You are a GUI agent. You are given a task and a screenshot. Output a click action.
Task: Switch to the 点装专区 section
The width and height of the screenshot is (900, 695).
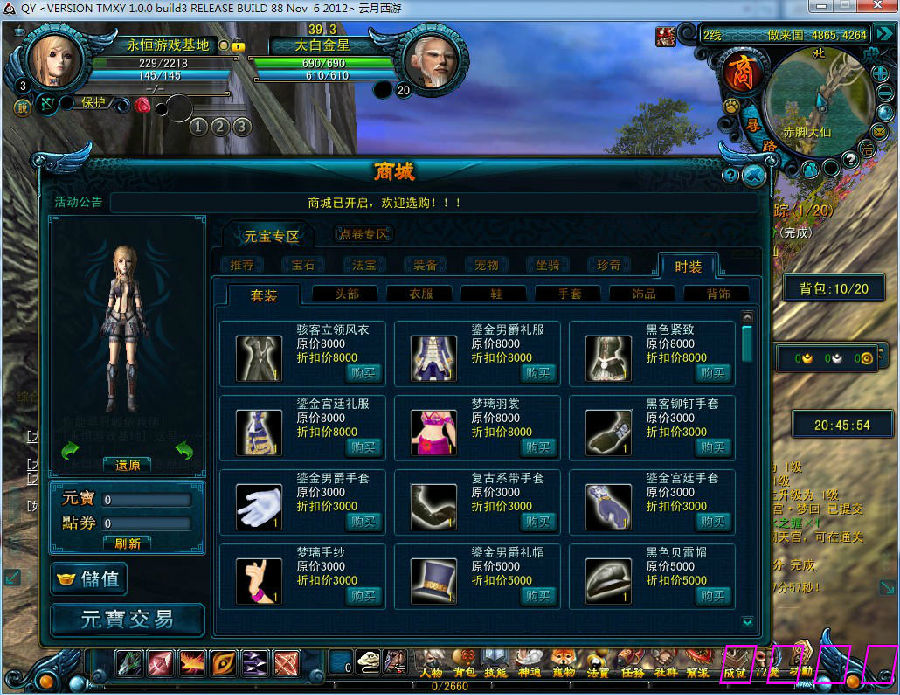[363, 234]
